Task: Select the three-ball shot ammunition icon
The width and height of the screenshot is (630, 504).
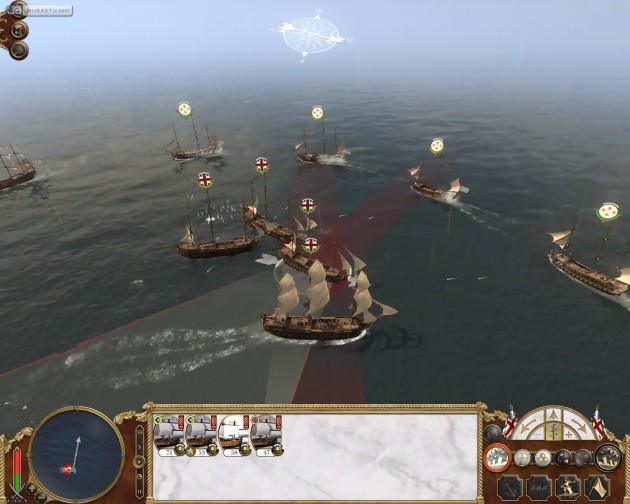Action: (544, 458)
